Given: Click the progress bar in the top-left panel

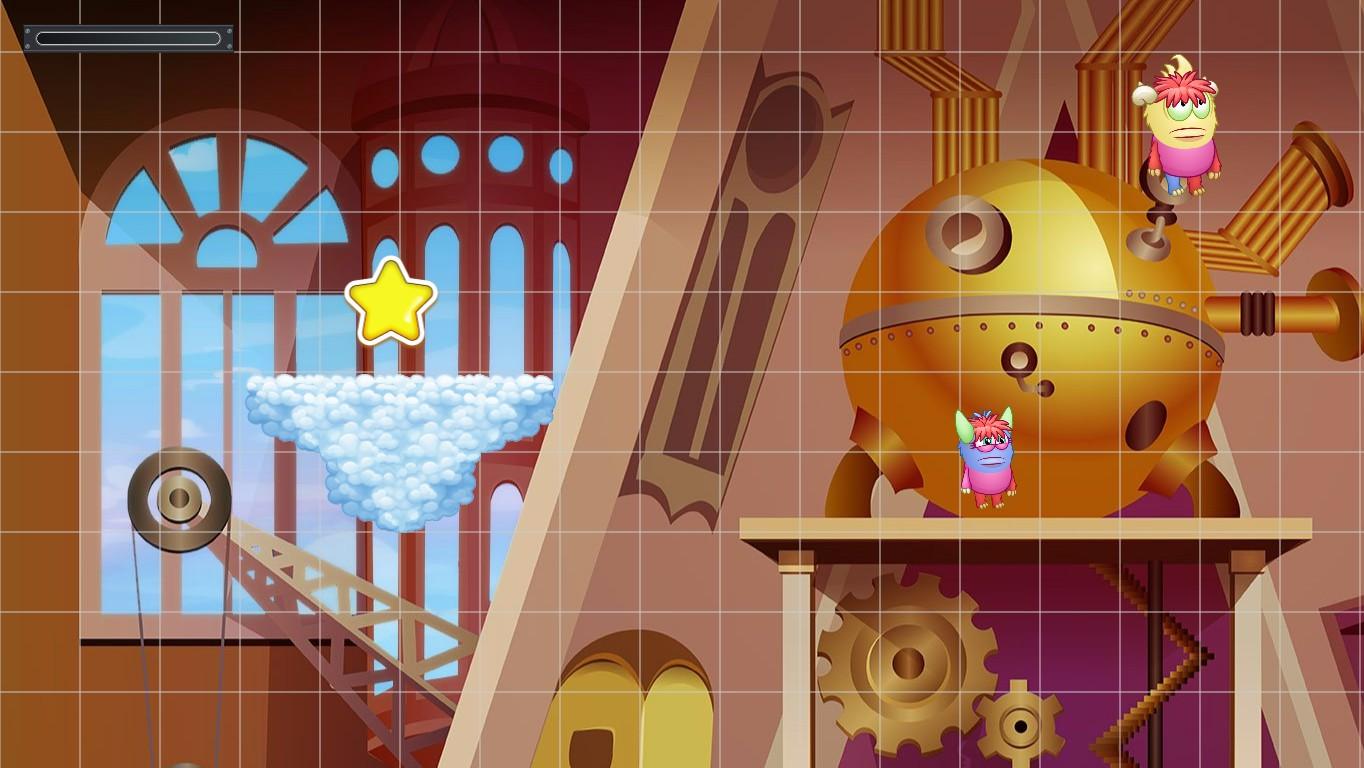Looking at the screenshot, I should click(127, 38).
